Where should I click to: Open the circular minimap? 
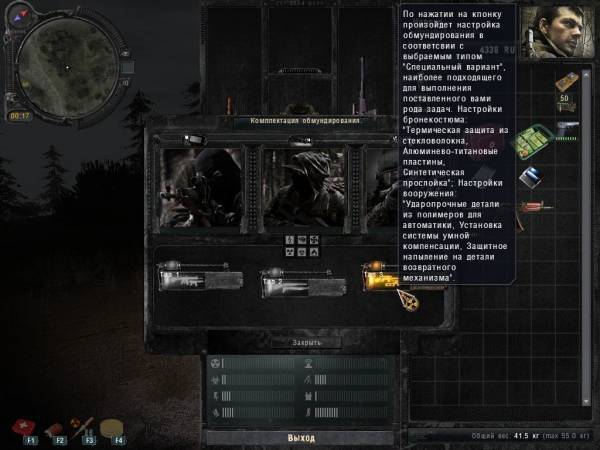click(x=64, y=64)
